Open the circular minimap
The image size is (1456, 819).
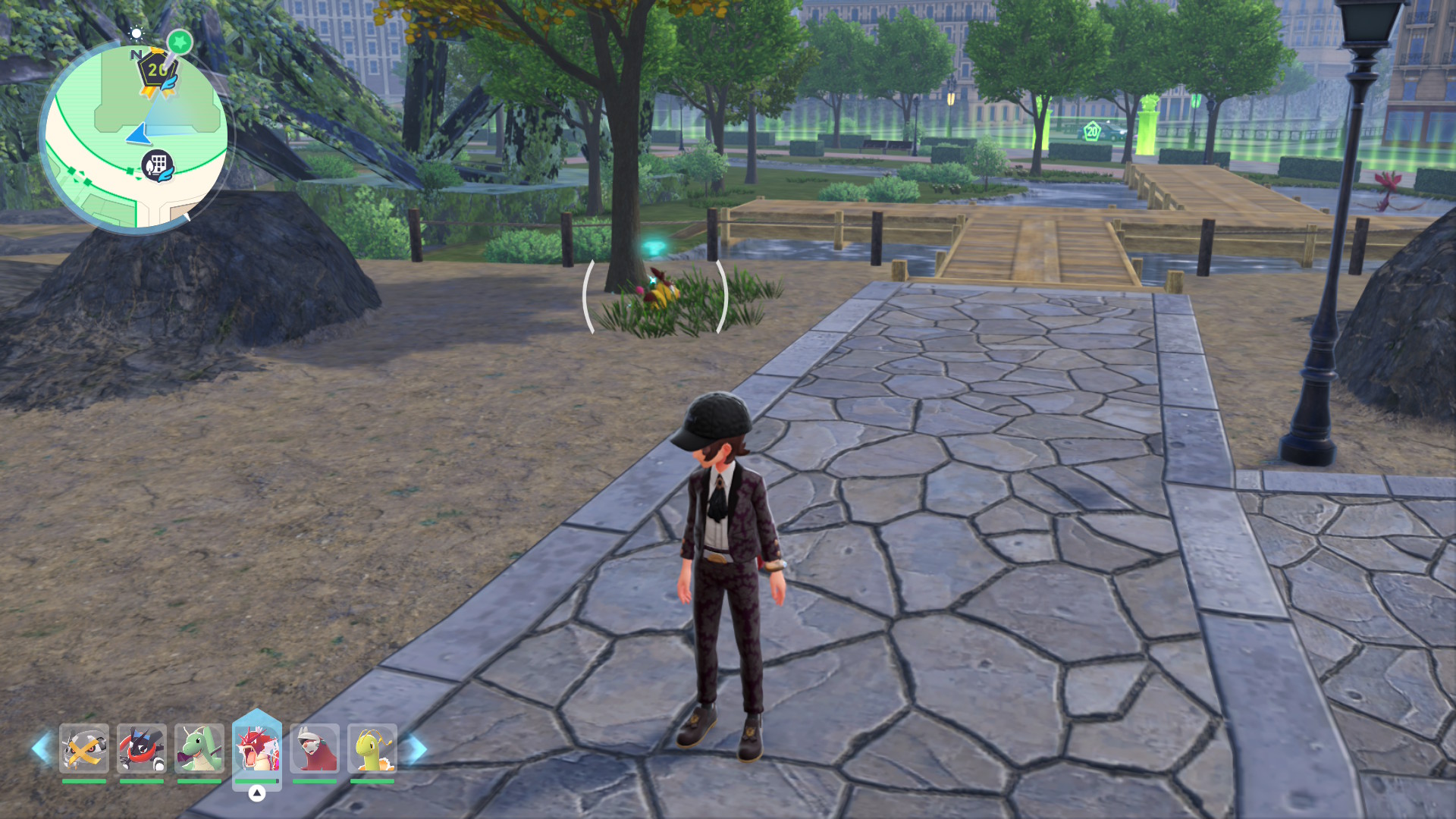pos(136,136)
